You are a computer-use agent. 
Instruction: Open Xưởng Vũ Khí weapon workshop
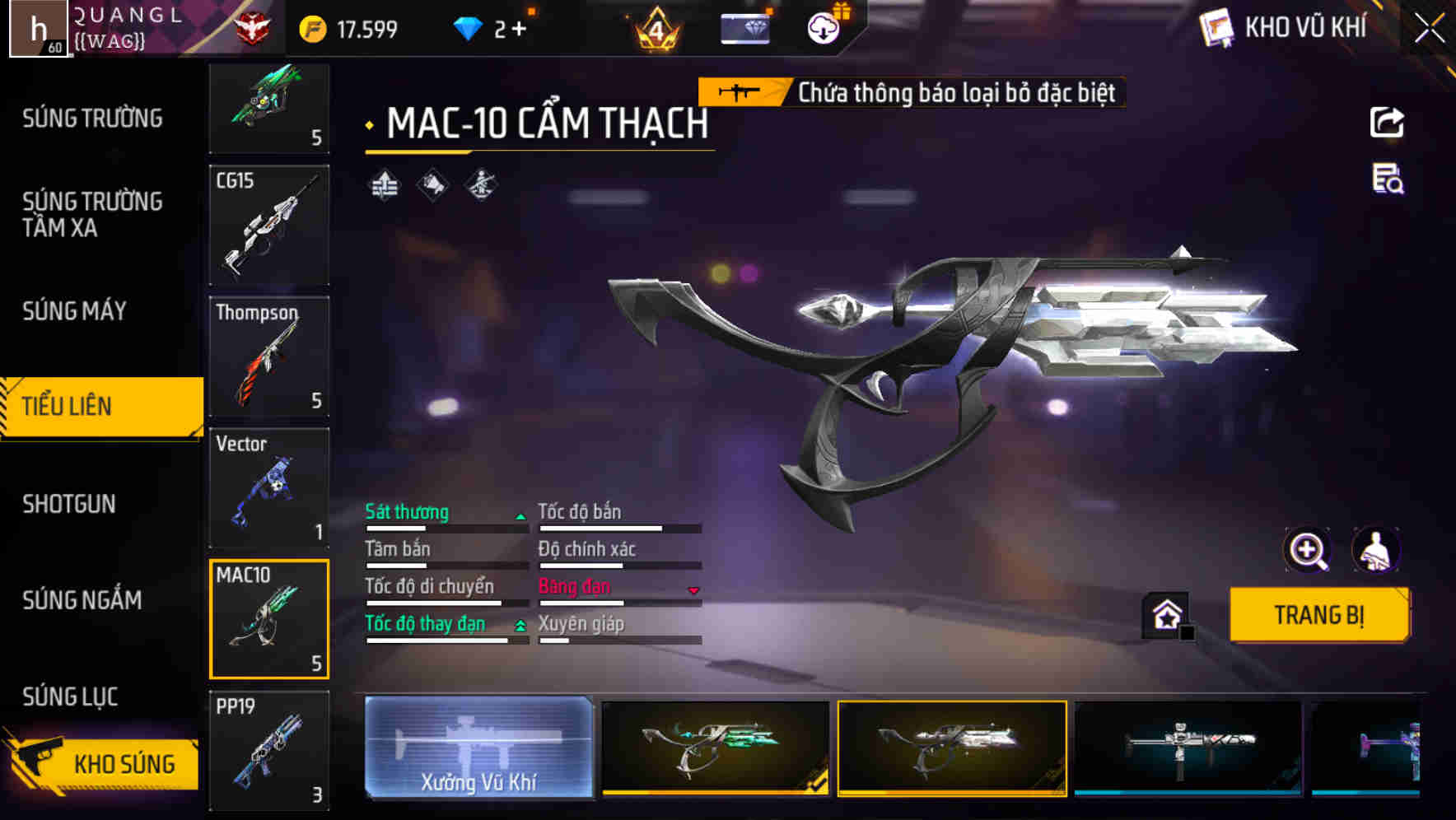coord(478,748)
